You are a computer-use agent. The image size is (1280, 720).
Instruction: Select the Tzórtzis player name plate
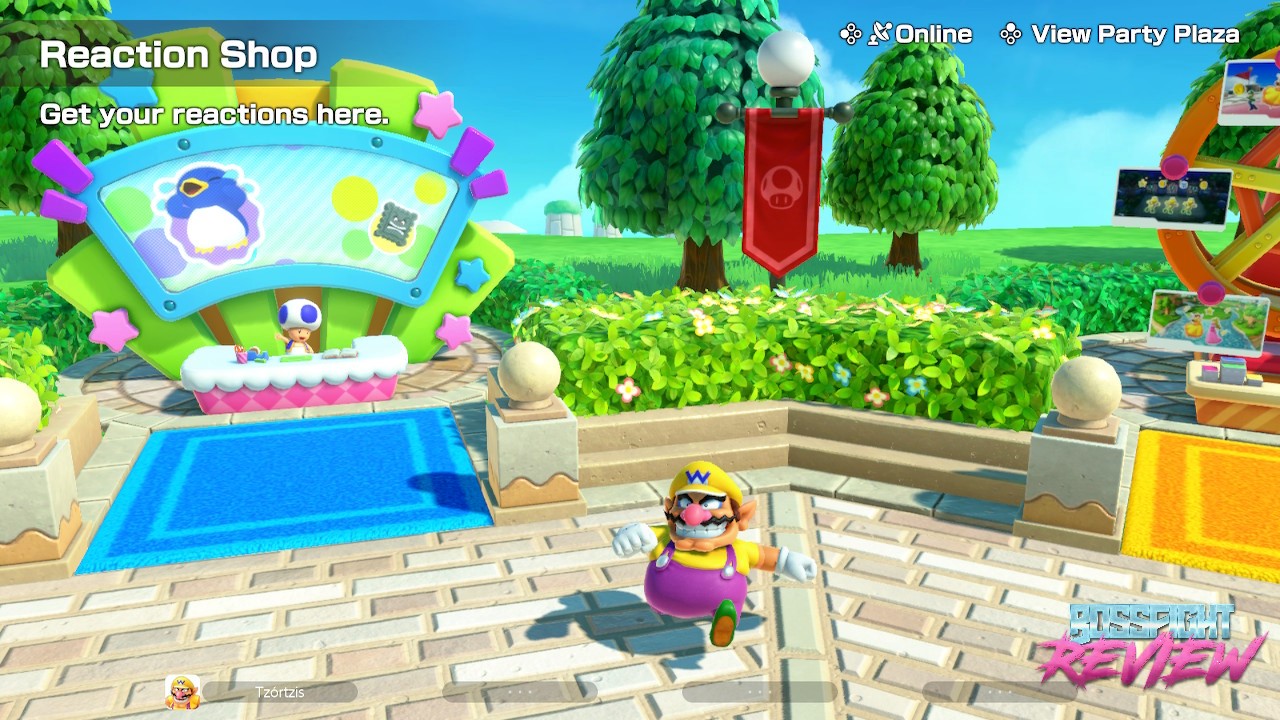coord(280,692)
